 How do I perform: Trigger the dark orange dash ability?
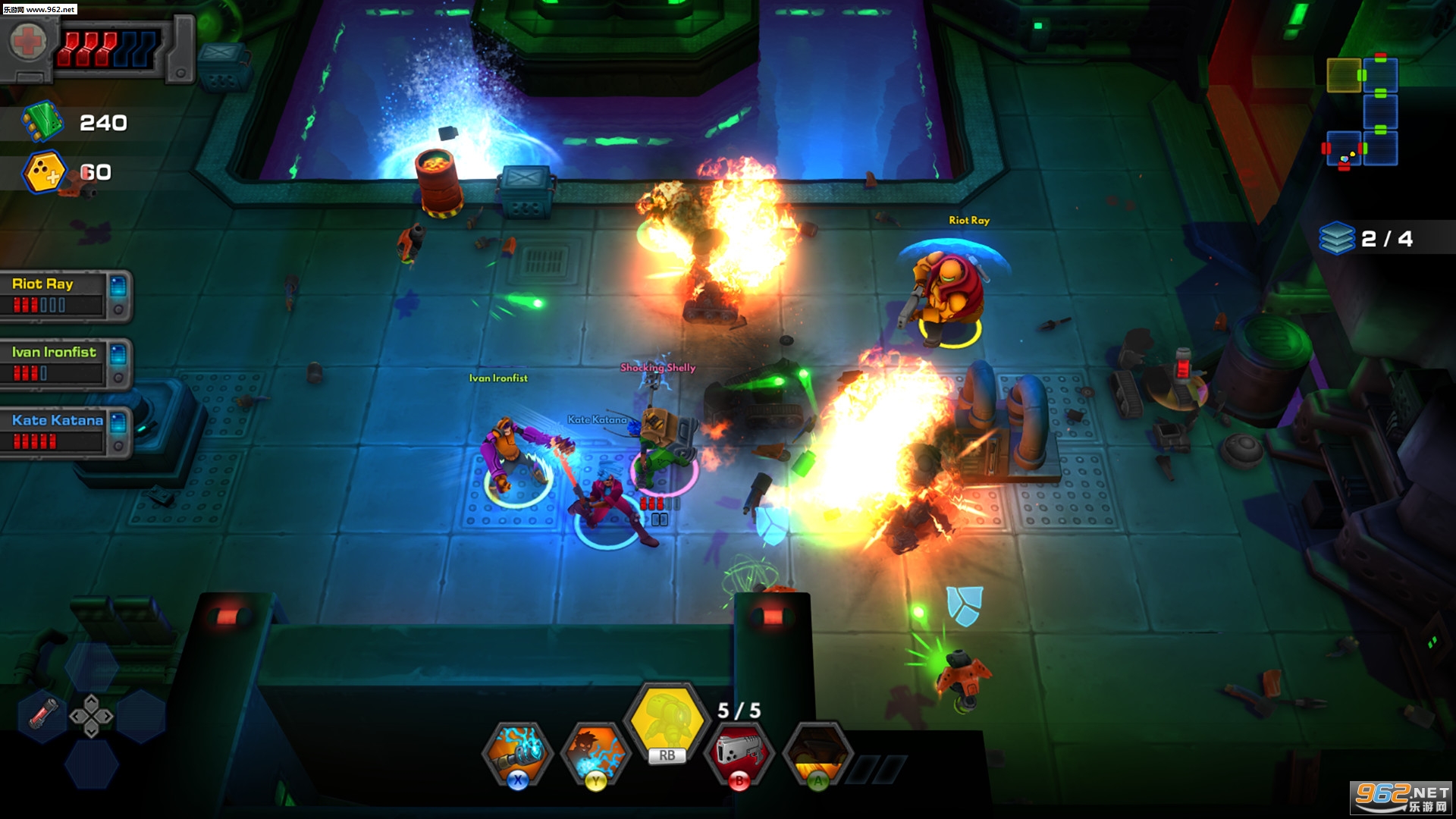pyautogui.click(x=817, y=753)
